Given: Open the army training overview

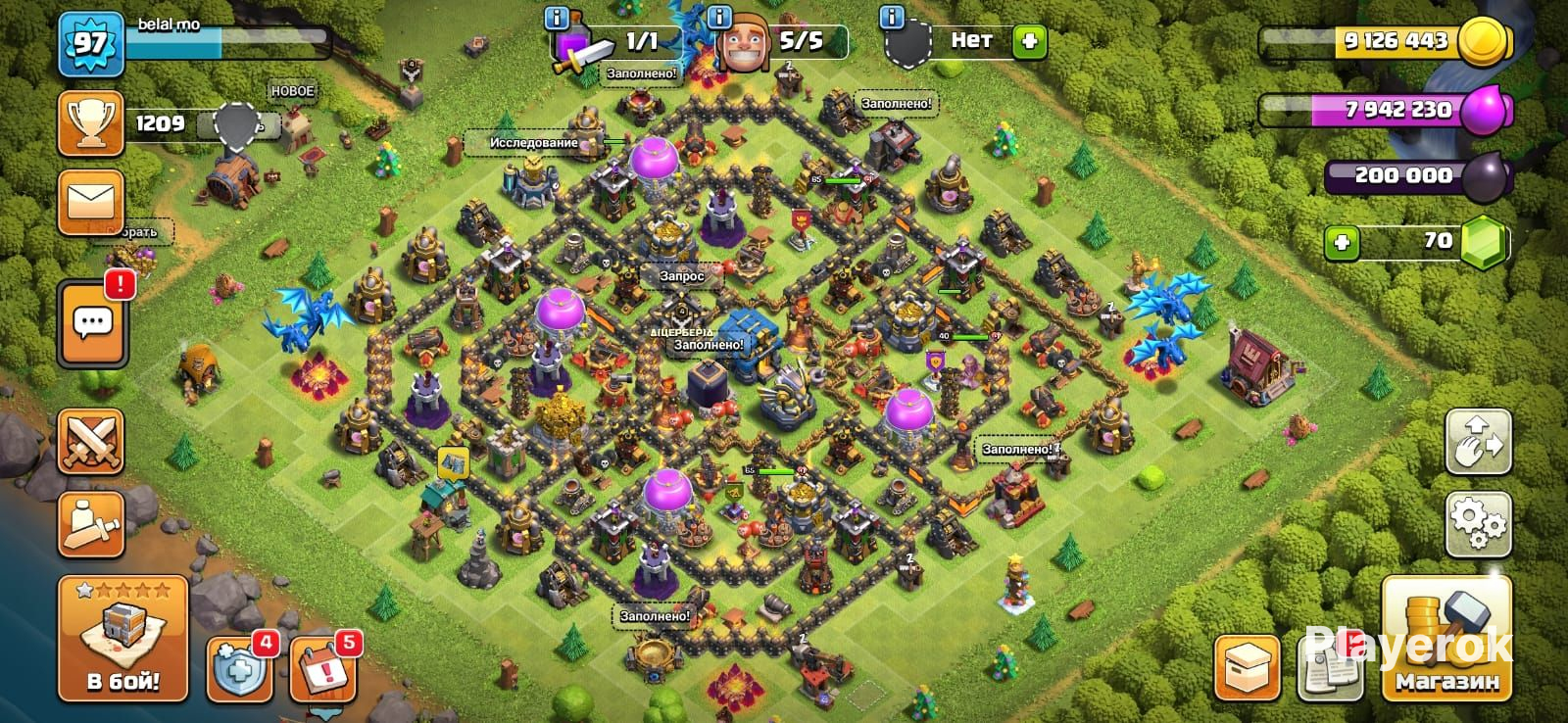Looking at the screenshot, I should tap(91, 524).
